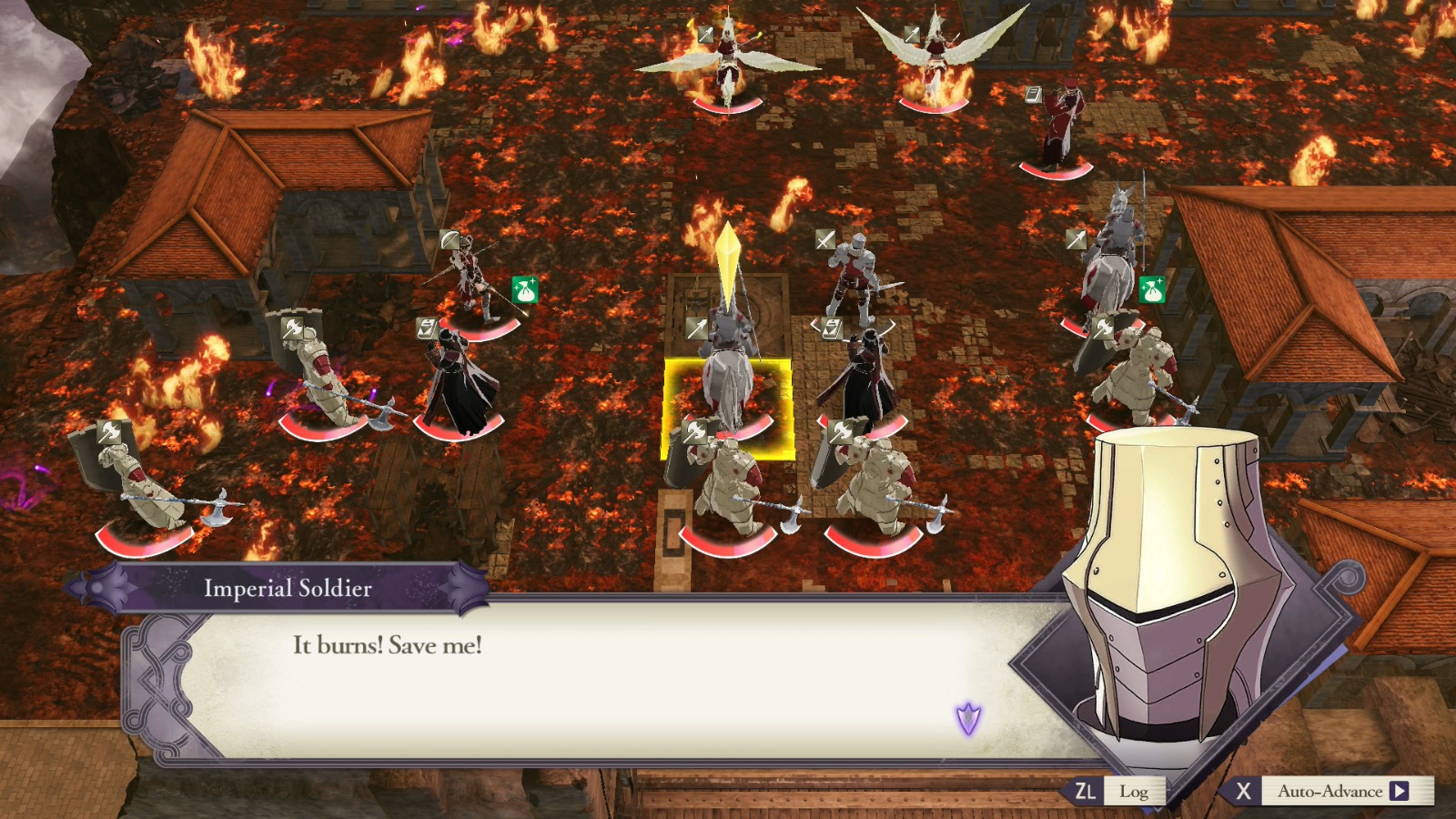
Task: Select the axe icon above the front shield soldier
Action: (694, 432)
